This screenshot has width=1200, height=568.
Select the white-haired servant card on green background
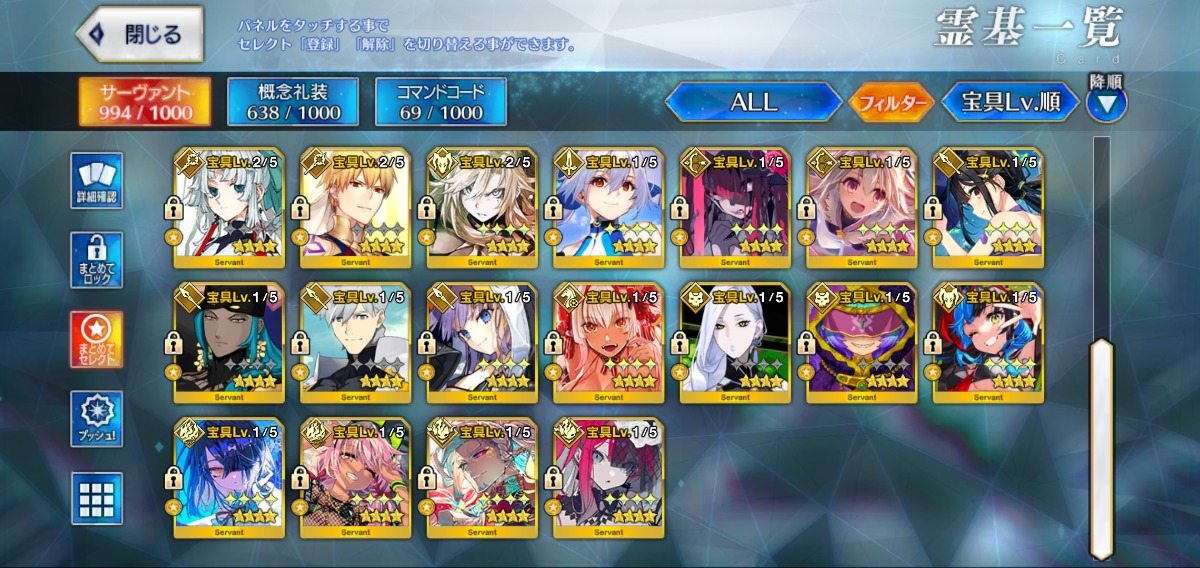coord(736,343)
